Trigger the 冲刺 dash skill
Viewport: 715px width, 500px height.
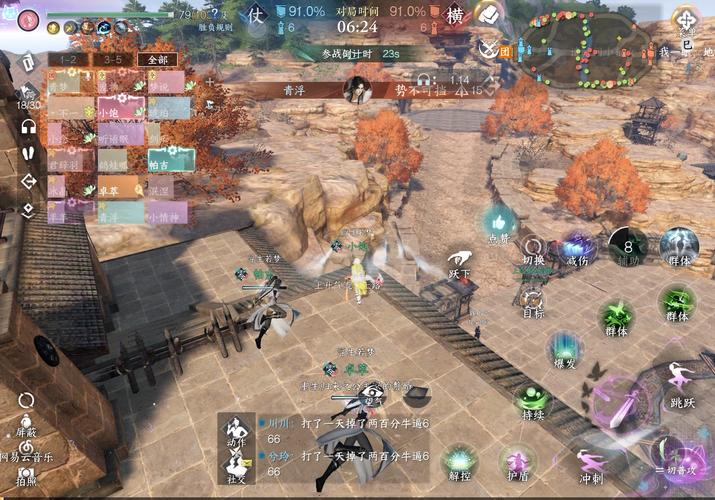(x=589, y=458)
